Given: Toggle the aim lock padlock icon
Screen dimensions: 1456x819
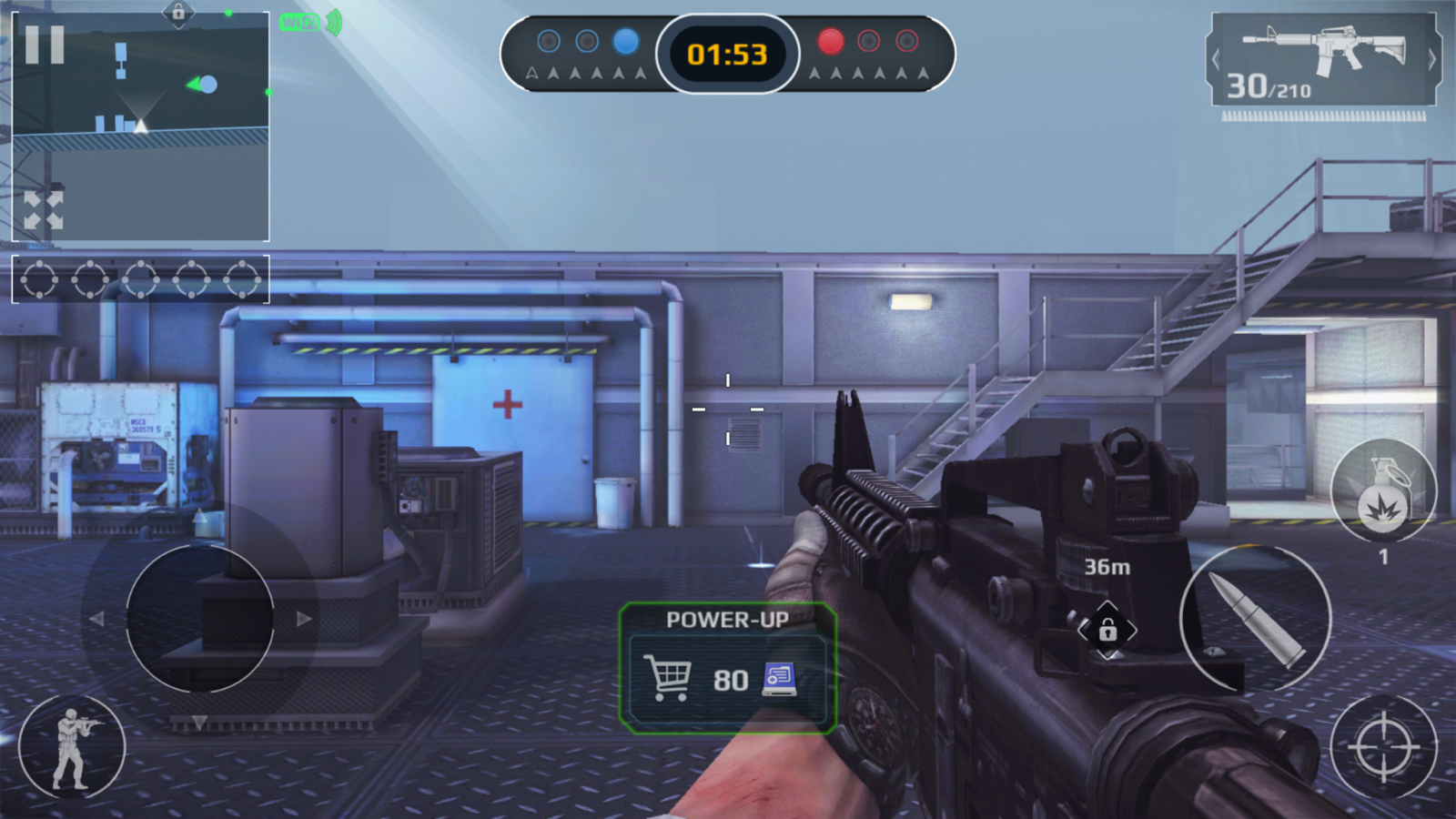Looking at the screenshot, I should tap(1107, 630).
